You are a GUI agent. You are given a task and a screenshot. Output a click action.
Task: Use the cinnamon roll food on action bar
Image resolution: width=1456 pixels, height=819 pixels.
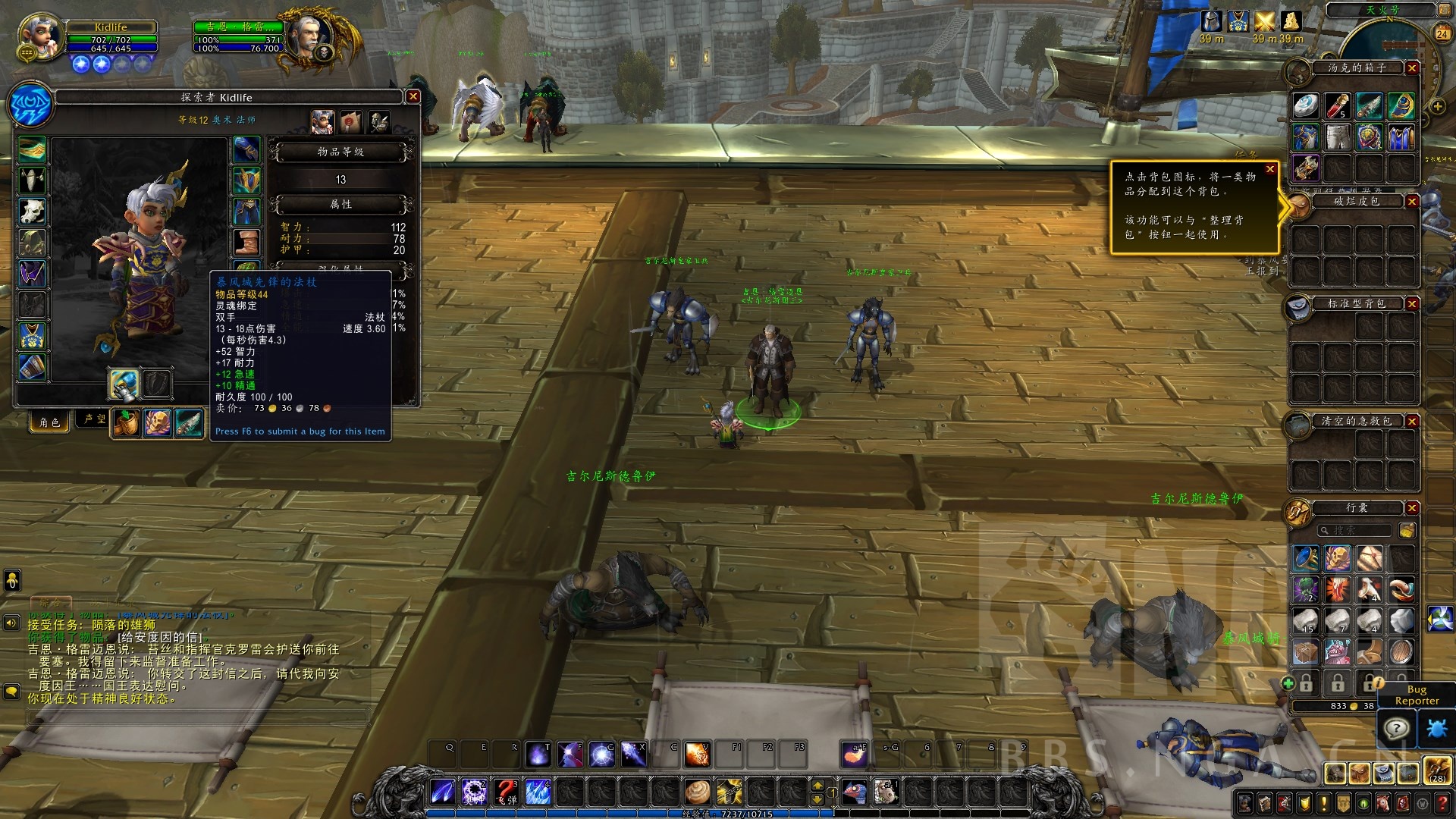pos(697,792)
